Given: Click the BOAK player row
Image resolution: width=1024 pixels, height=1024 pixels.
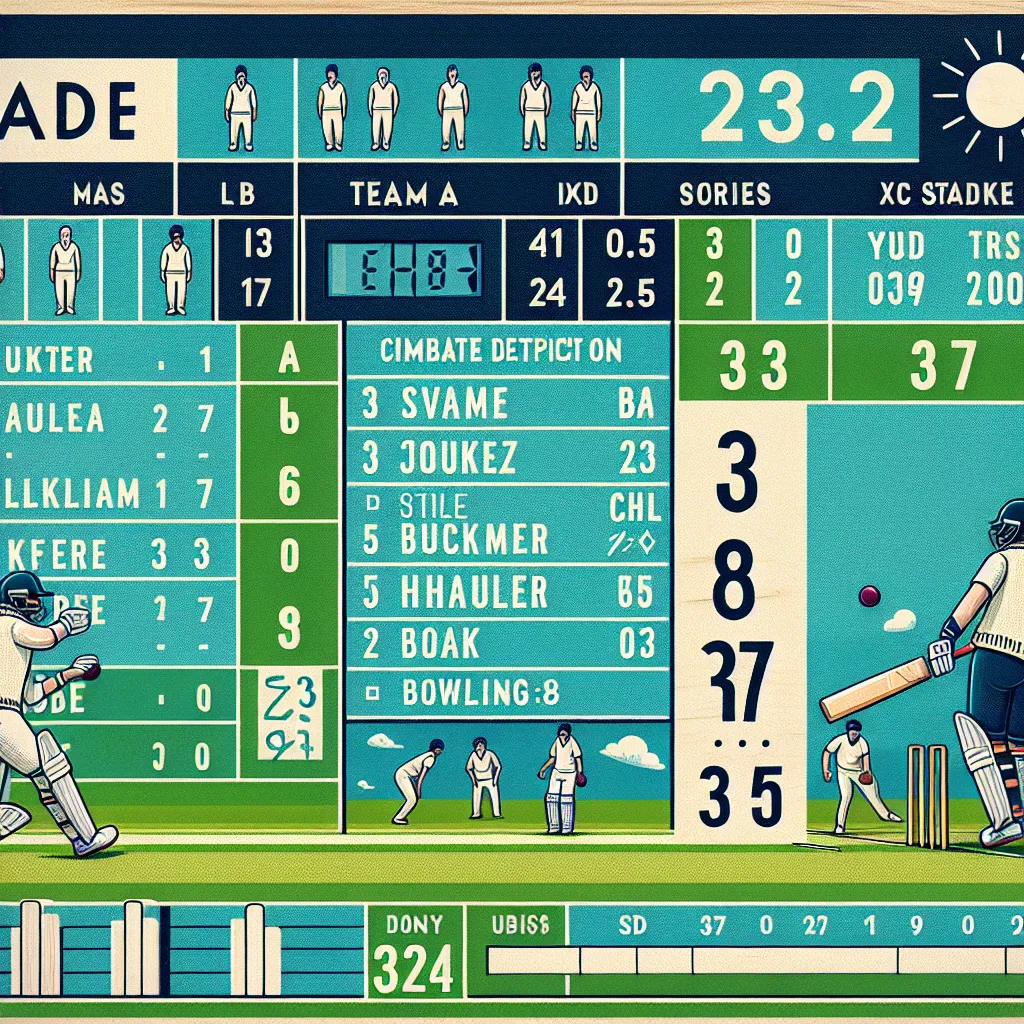Looking at the screenshot, I should (x=507, y=643).
